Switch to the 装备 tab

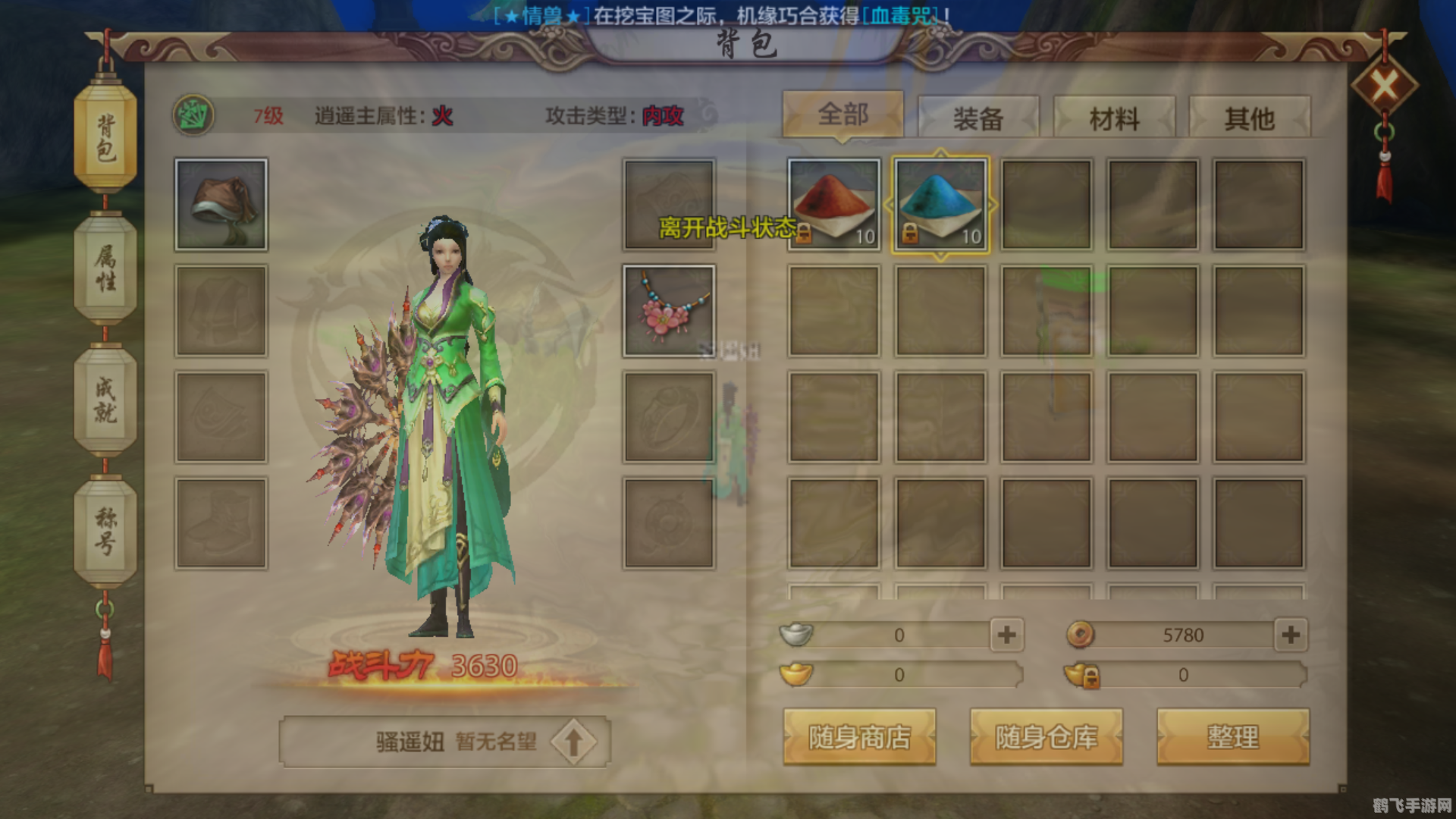pyautogui.click(x=978, y=116)
